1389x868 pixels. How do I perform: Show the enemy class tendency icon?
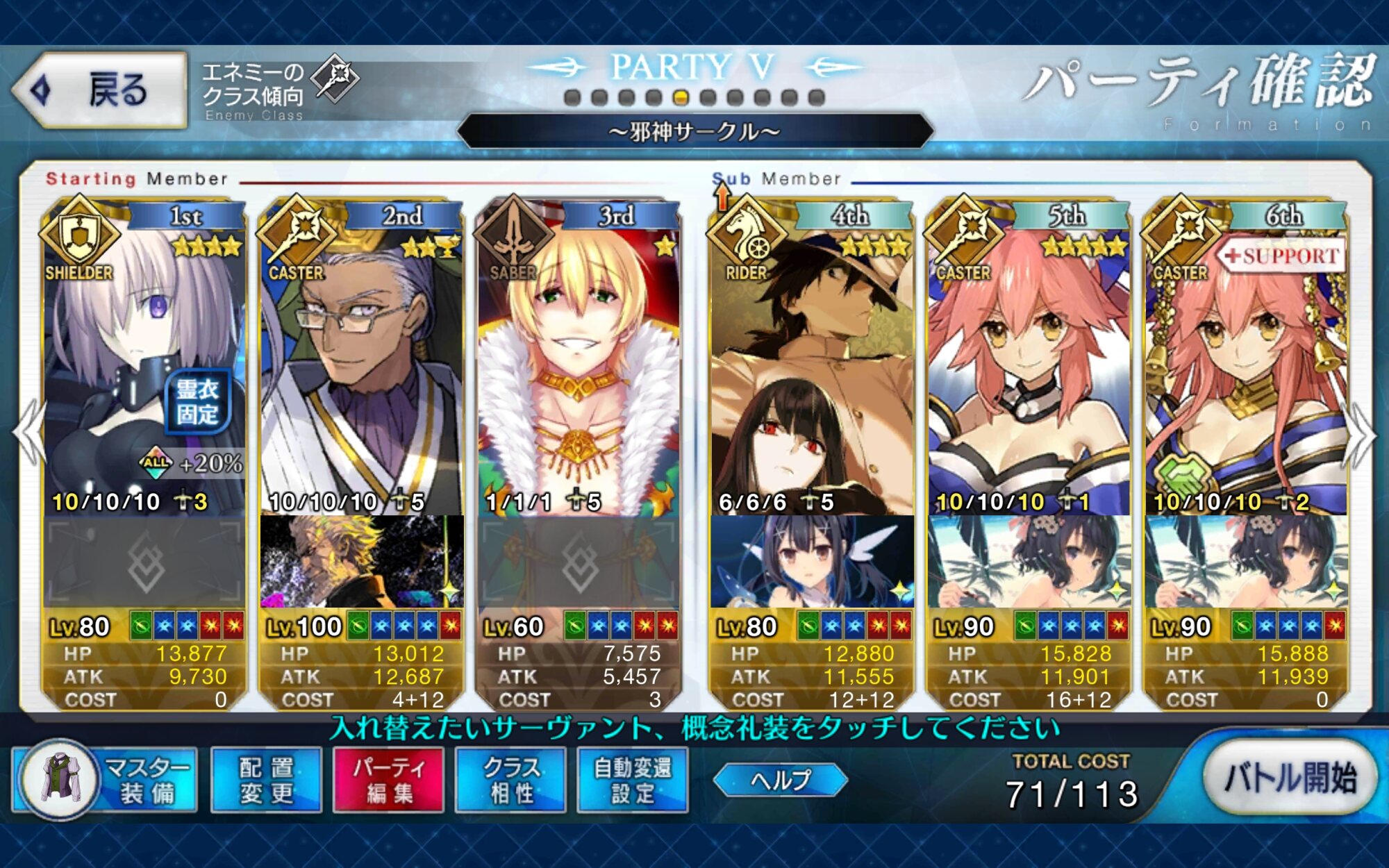334,78
